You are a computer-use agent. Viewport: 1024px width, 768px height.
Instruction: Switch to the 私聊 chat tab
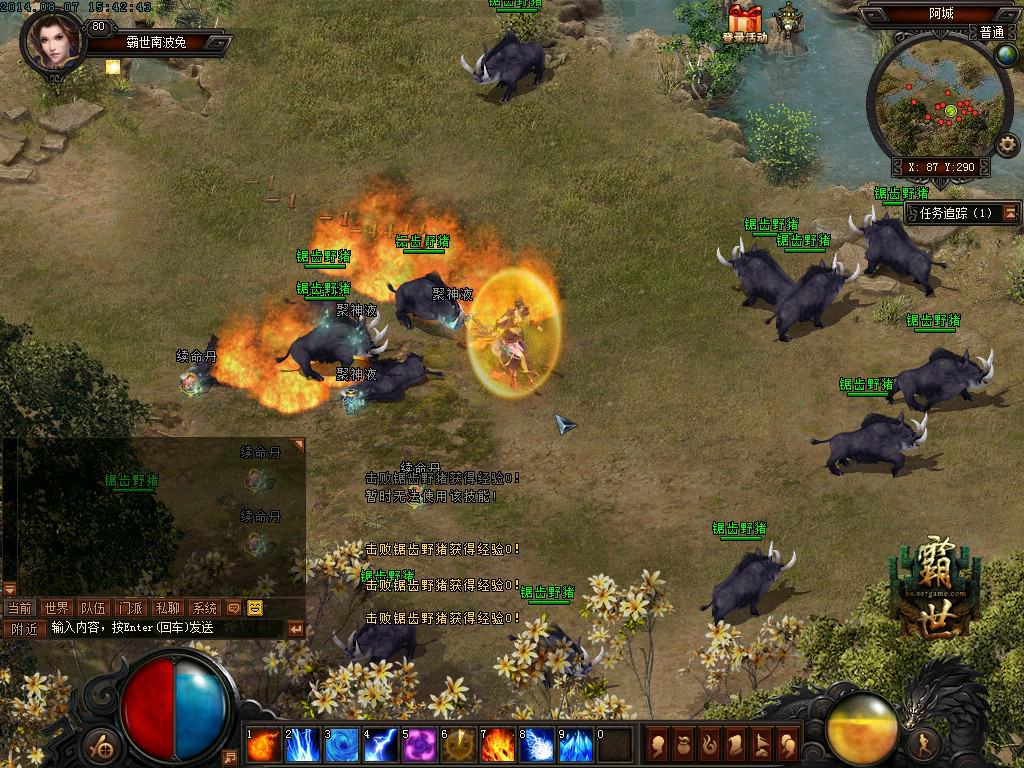[168, 608]
